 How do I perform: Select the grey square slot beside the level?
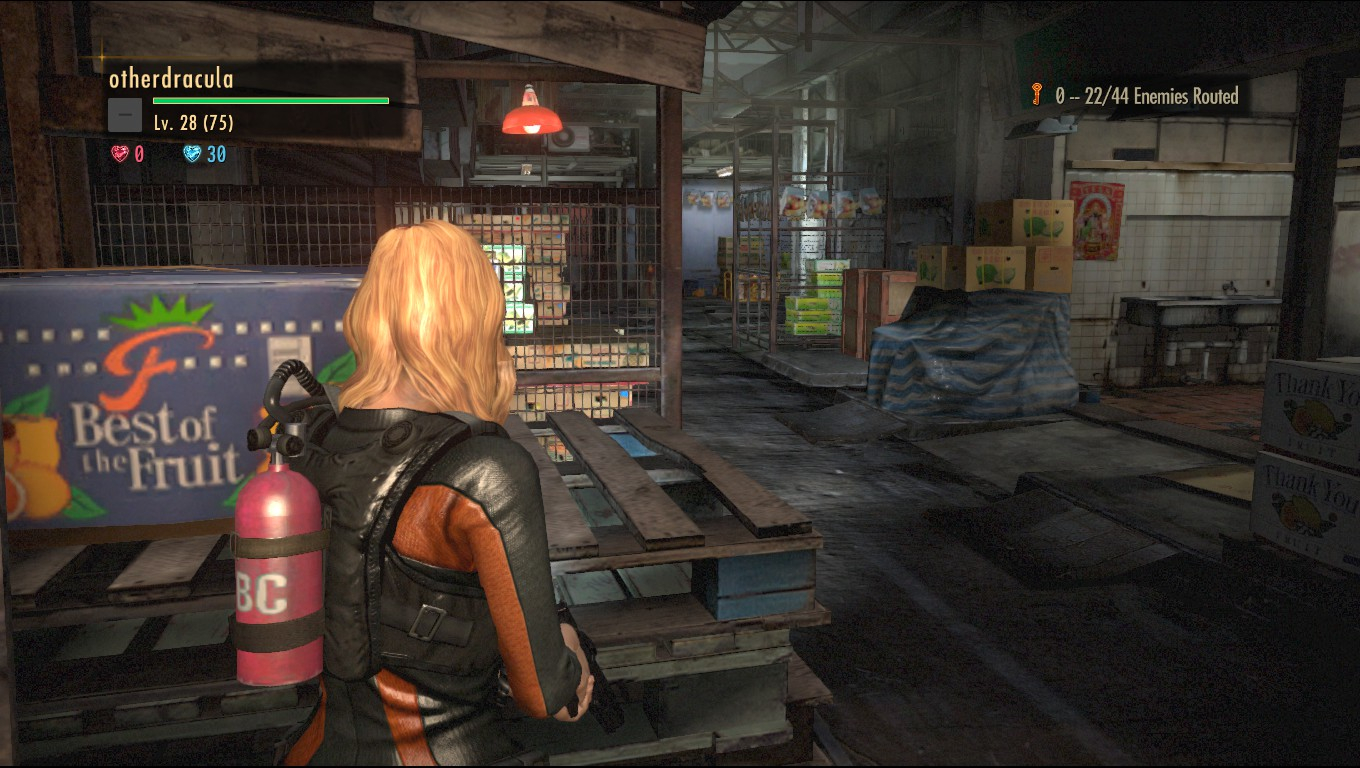click(124, 116)
